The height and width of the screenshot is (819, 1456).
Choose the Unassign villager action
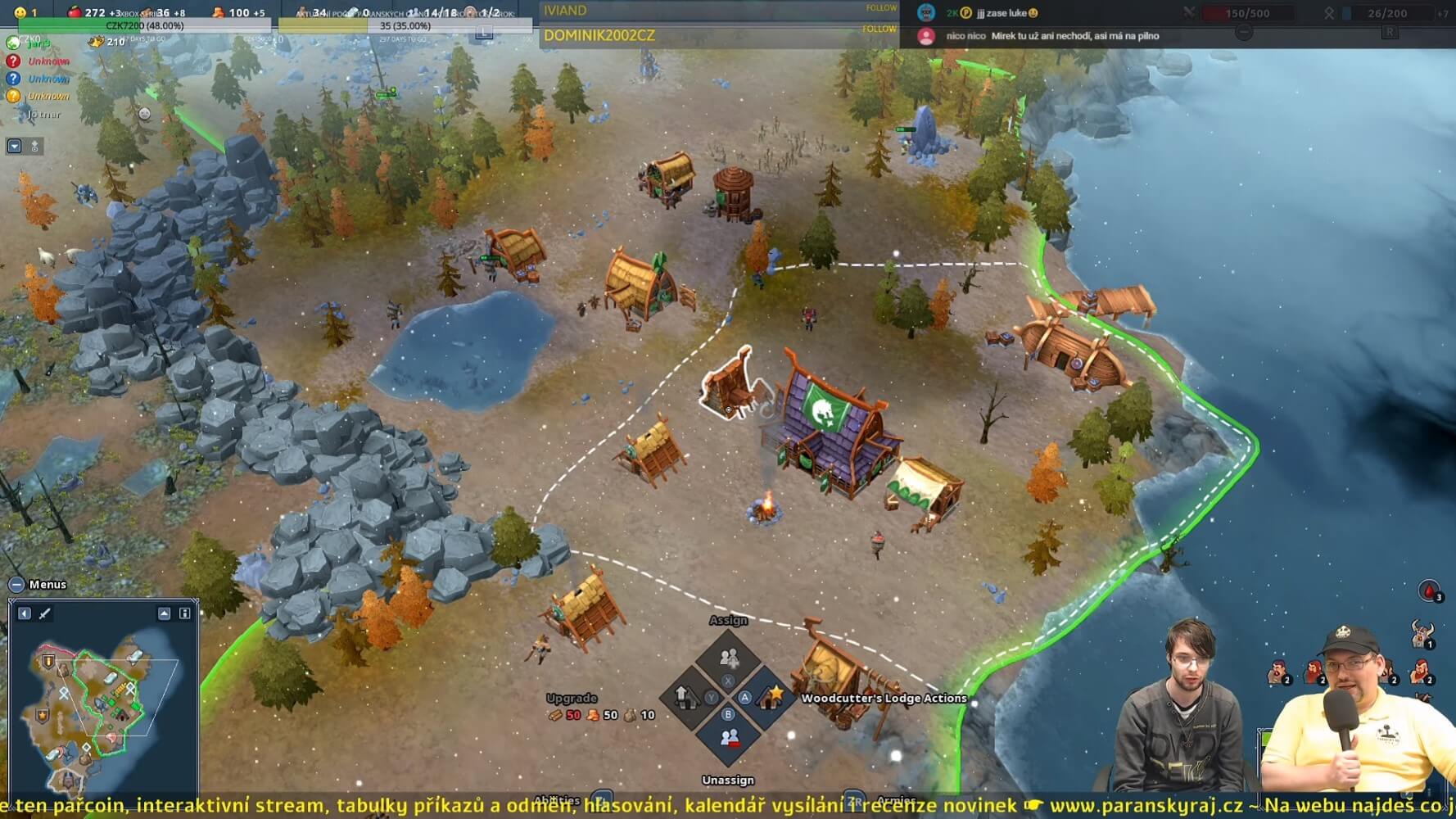coord(728,738)
